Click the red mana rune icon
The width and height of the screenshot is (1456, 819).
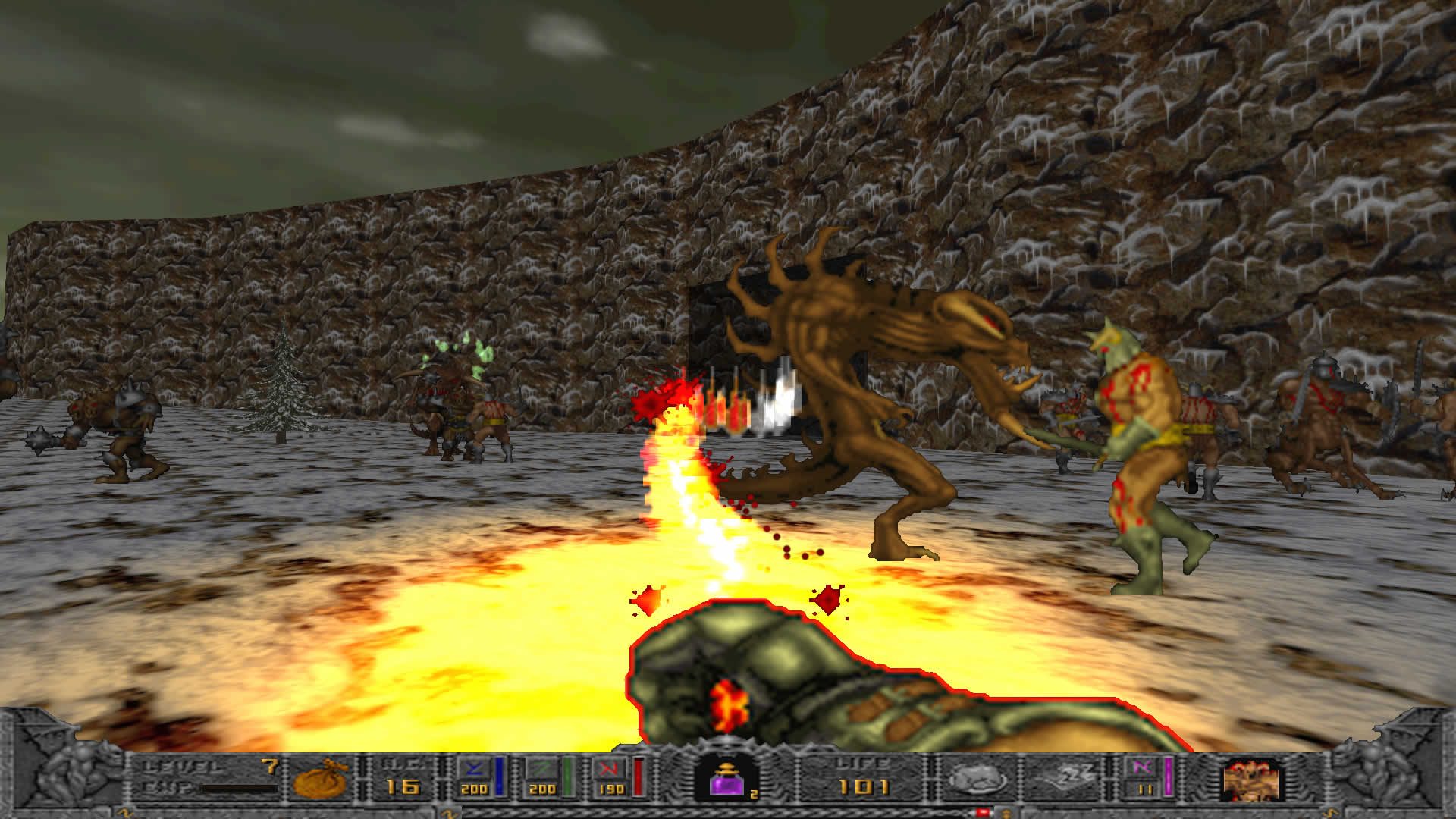tap(610, 770)
